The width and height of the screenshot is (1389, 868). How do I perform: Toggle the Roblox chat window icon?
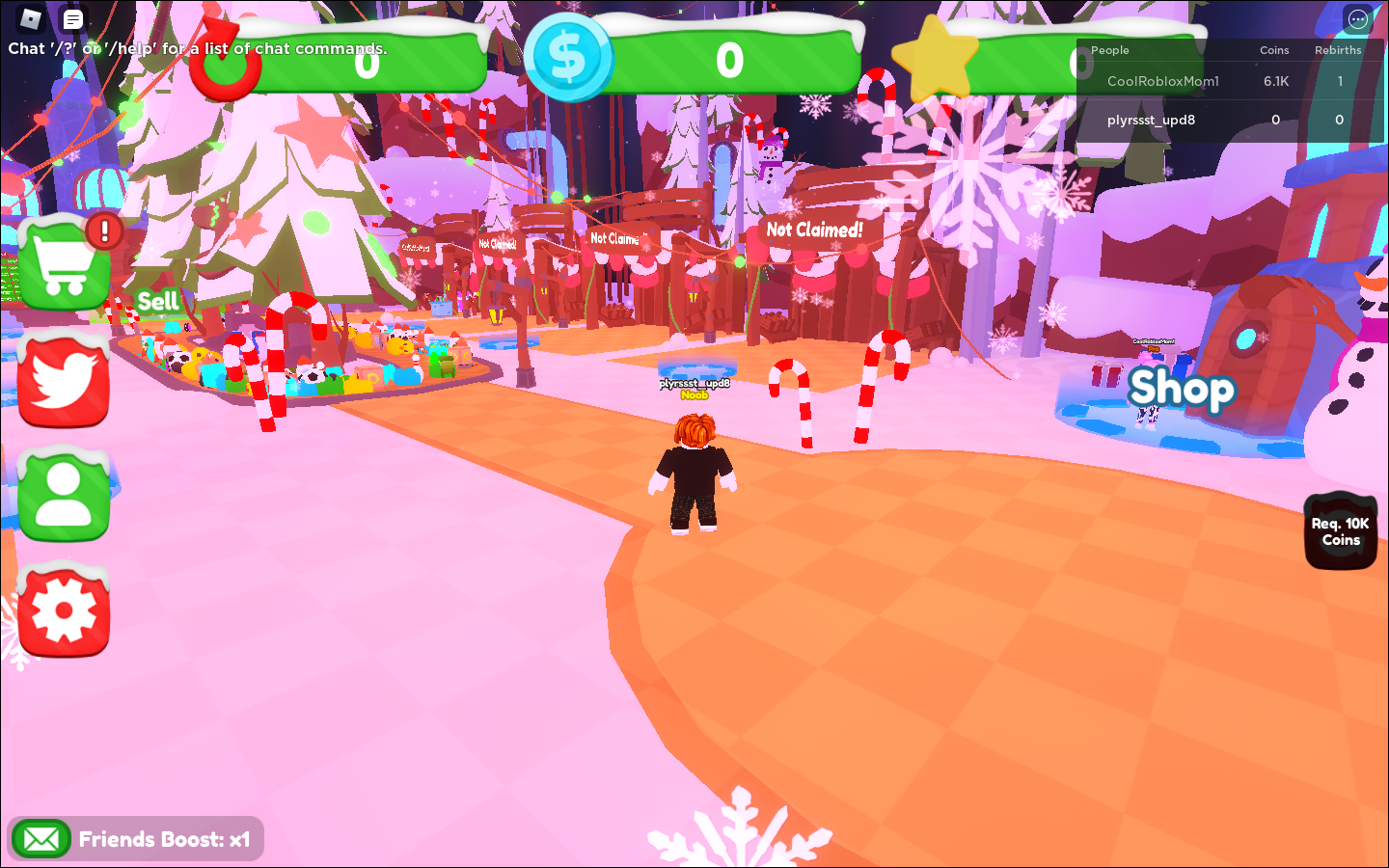tap(73, 18)
